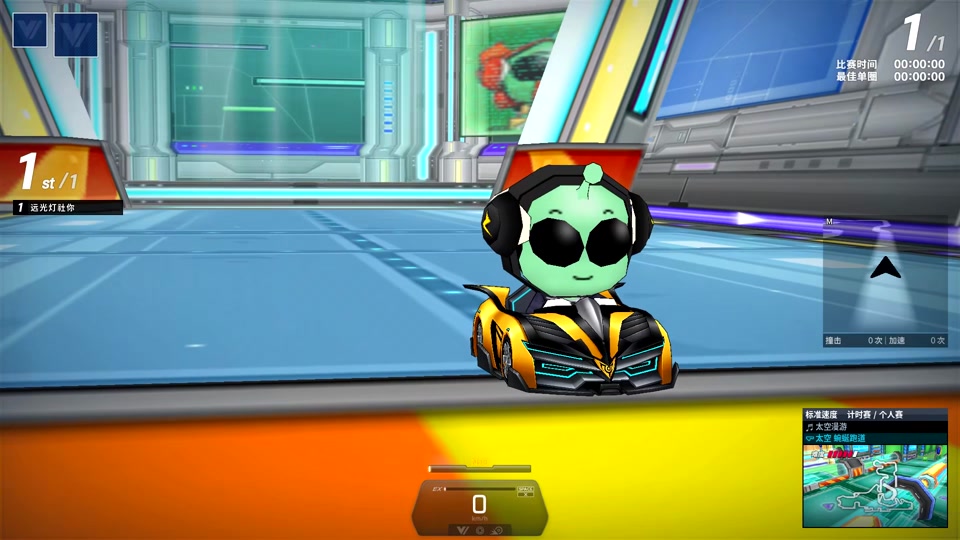Select the second nitro item slot
This screenshot has width=960, height=540.
point(75,34)
